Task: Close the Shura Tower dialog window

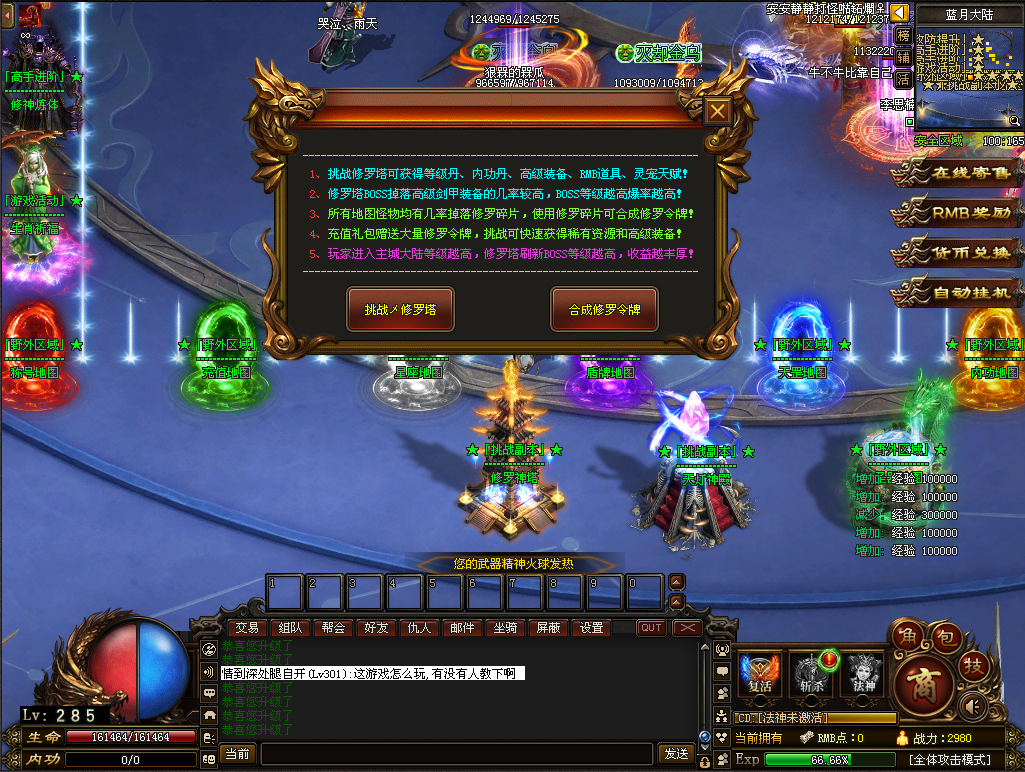Action: (716, 111)
